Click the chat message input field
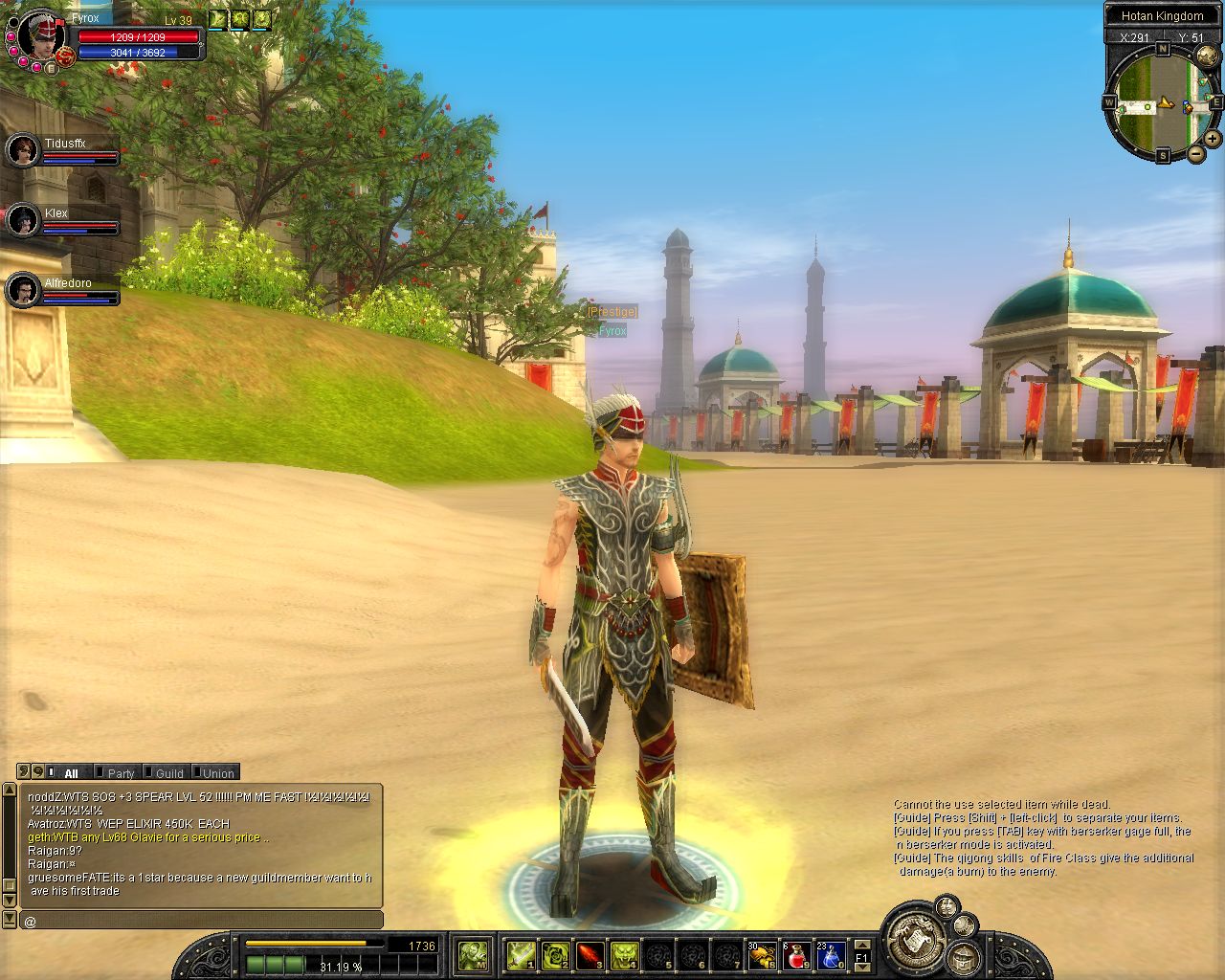 (201, 921)
